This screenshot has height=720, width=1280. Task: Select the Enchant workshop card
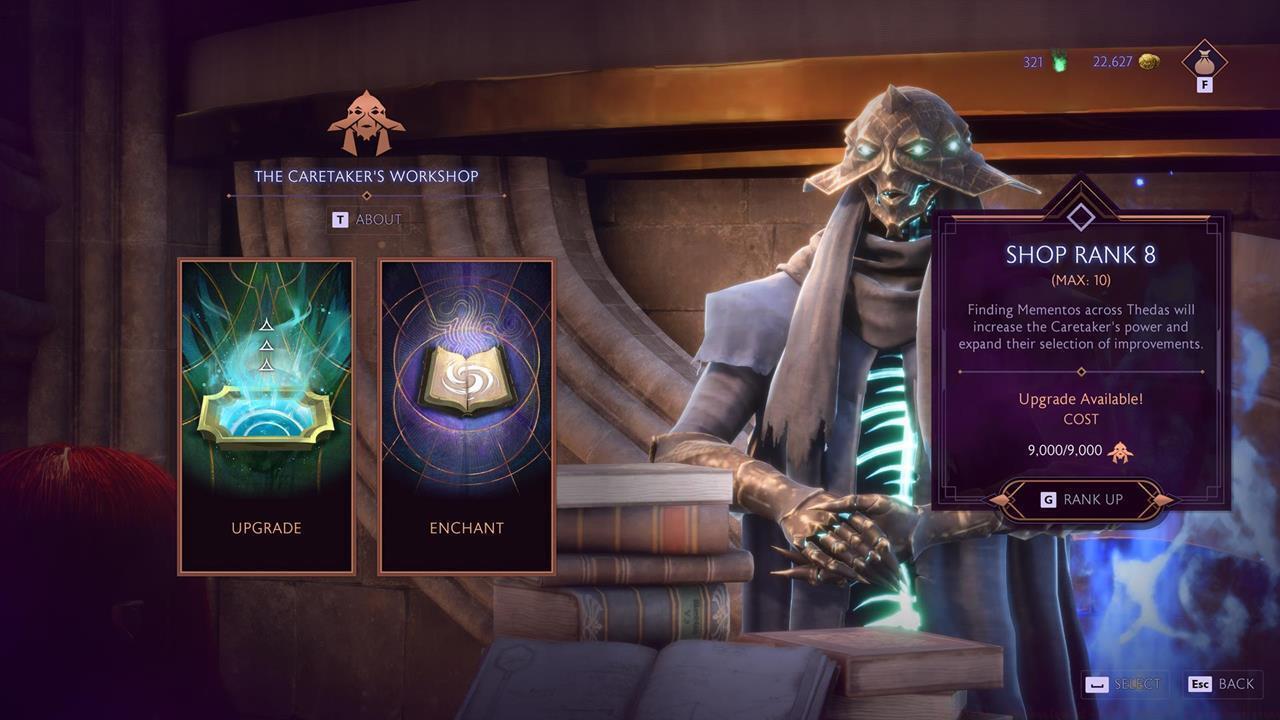click(466, 416)
